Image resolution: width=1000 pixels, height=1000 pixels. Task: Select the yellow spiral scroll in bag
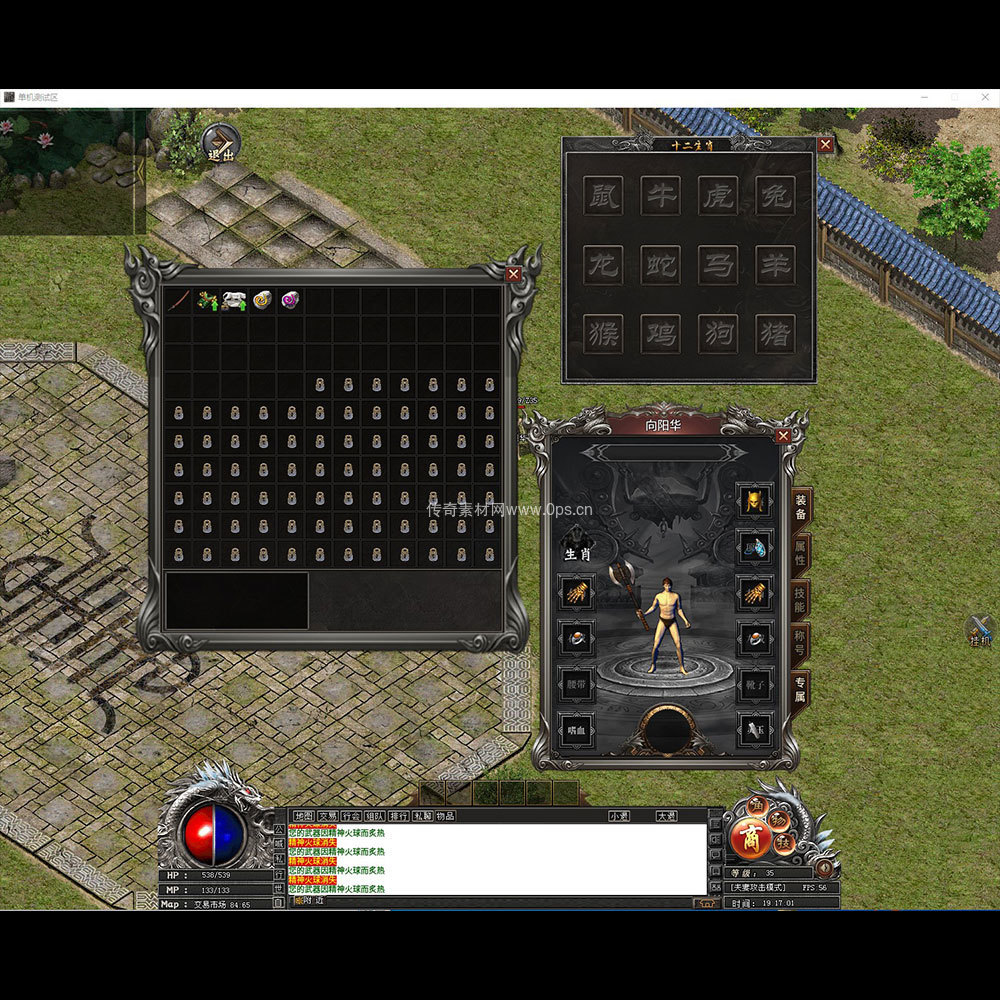pos(262,300)
